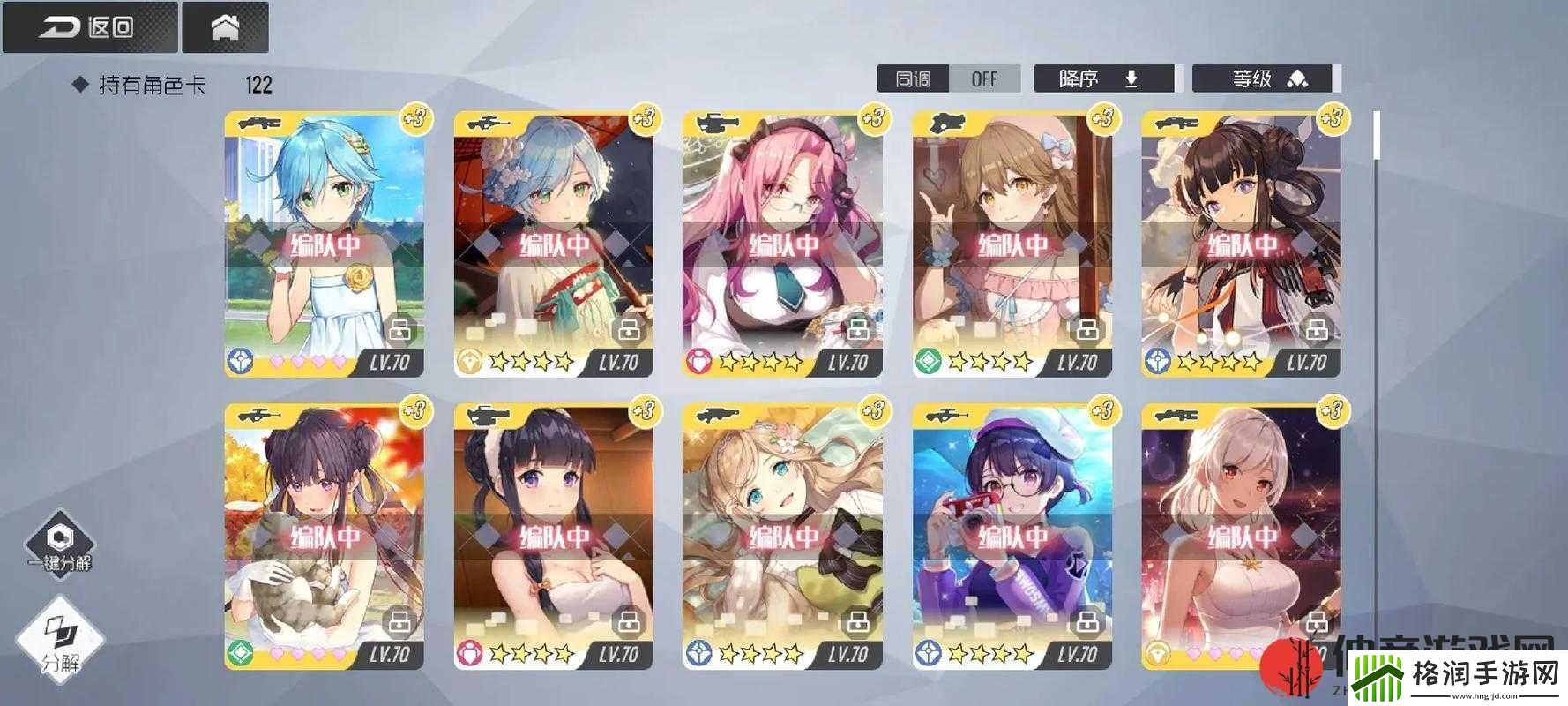Choose the pink-haired maid with glasses card

783,244
